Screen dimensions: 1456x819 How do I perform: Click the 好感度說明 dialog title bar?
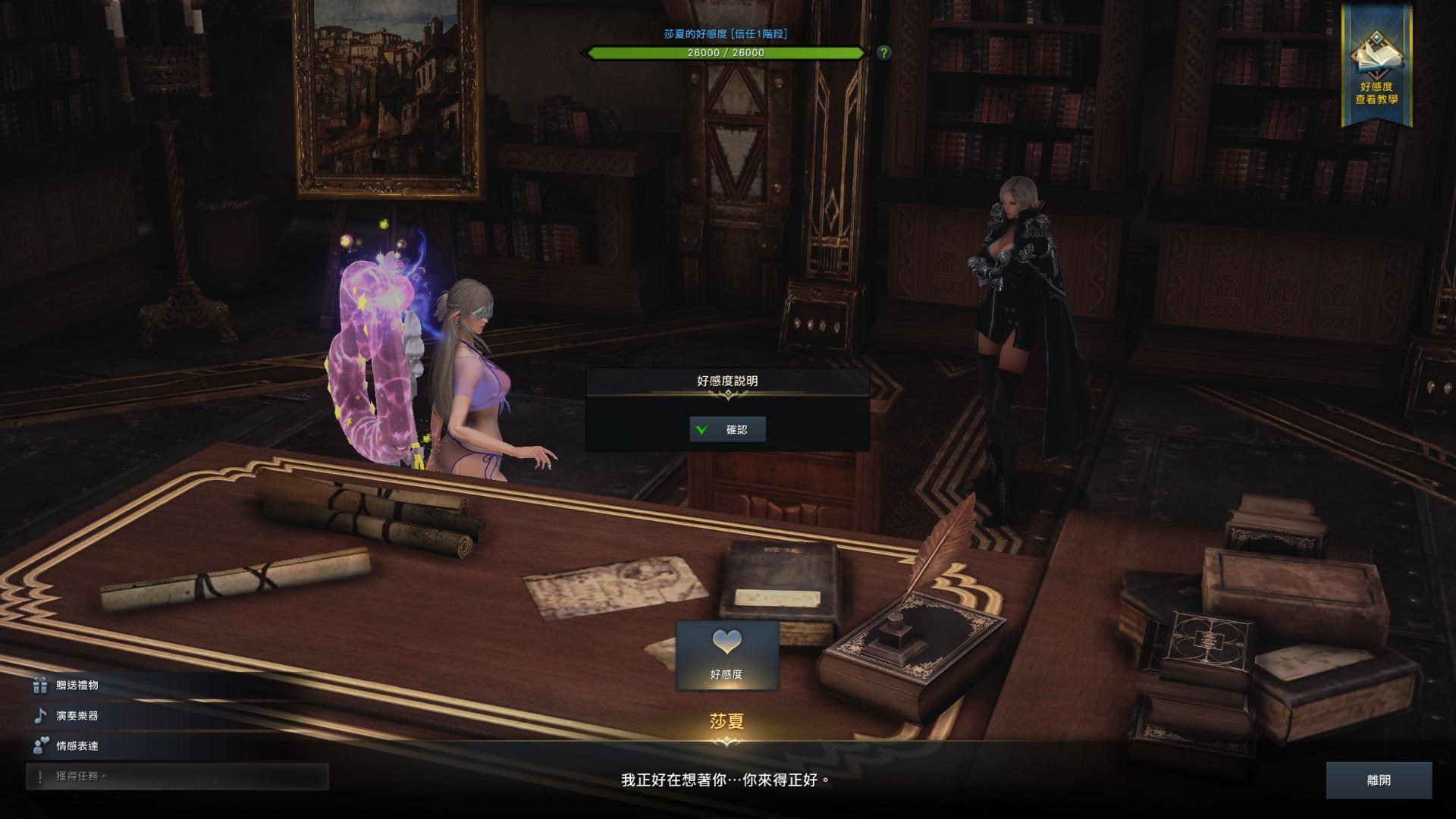pyautogui.click(x=727, y=380)
